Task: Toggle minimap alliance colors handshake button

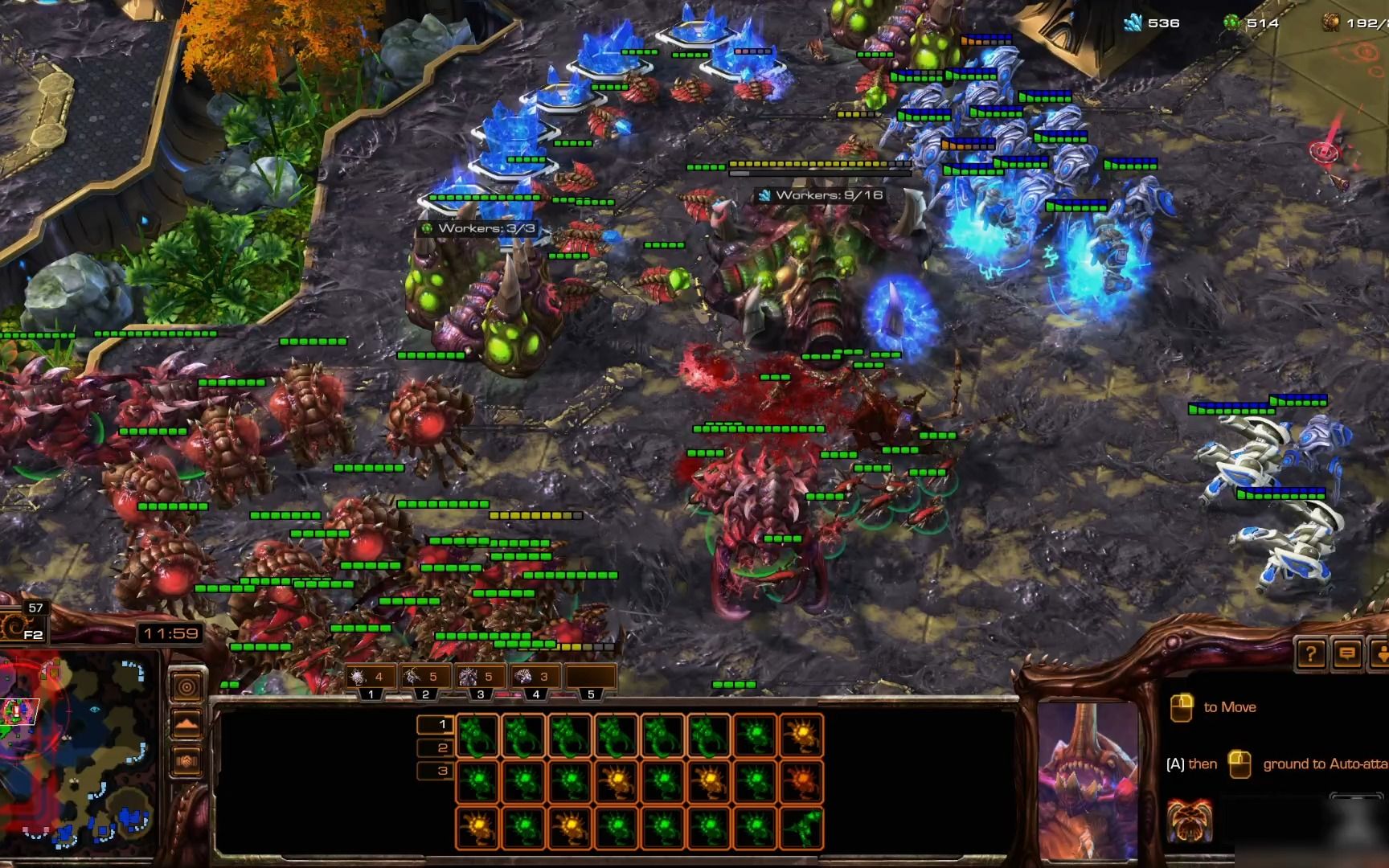Action: point(186,760)
